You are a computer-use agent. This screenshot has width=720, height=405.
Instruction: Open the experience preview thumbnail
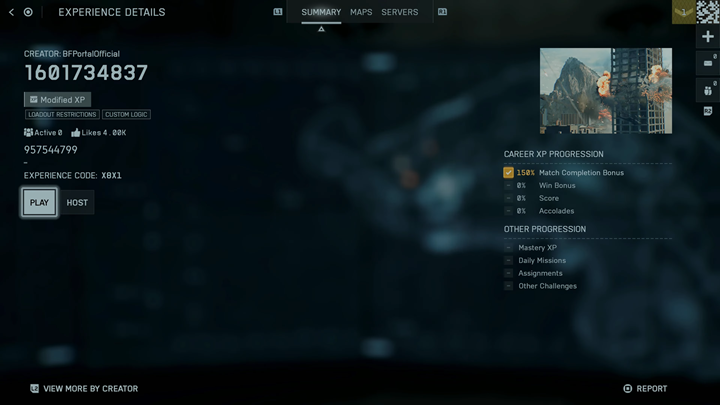pos(605,91)
